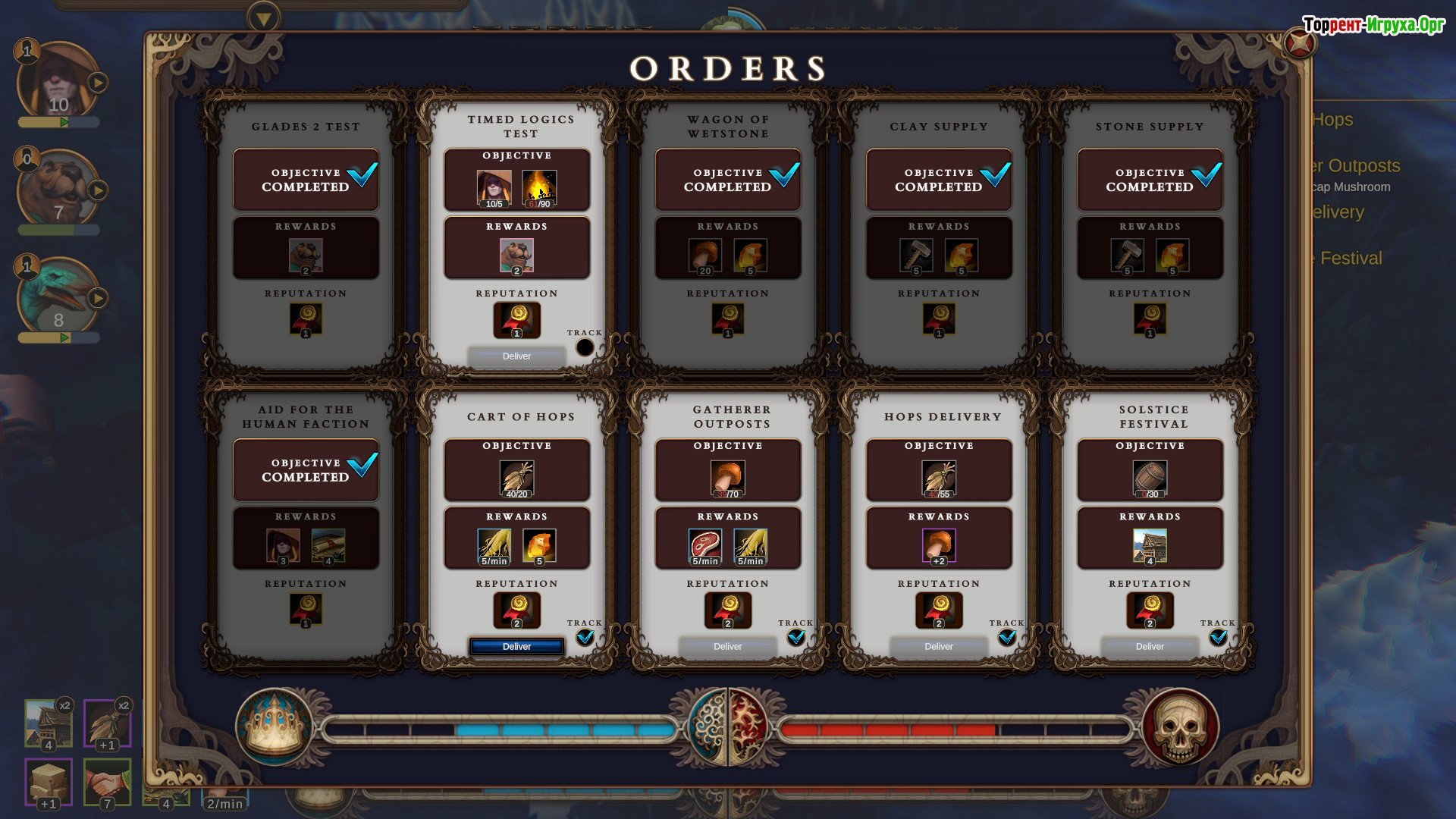This screenshot has width=1456, height=819.
Task: Select the lizard species portrait
Action: tap(57, 297)
